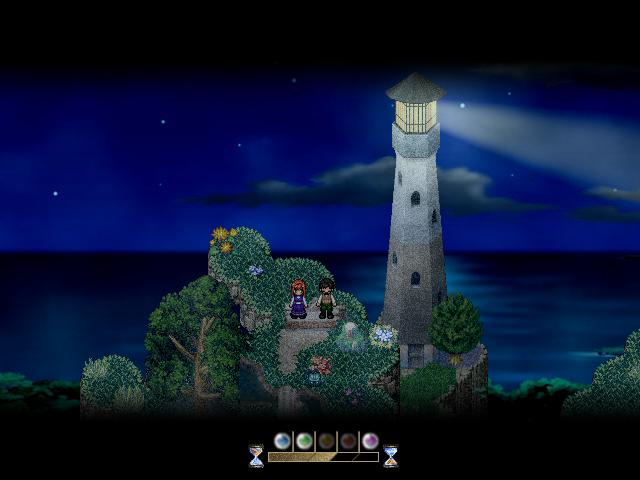
Task: Select the blue memory orb
Action: point(282,441)
